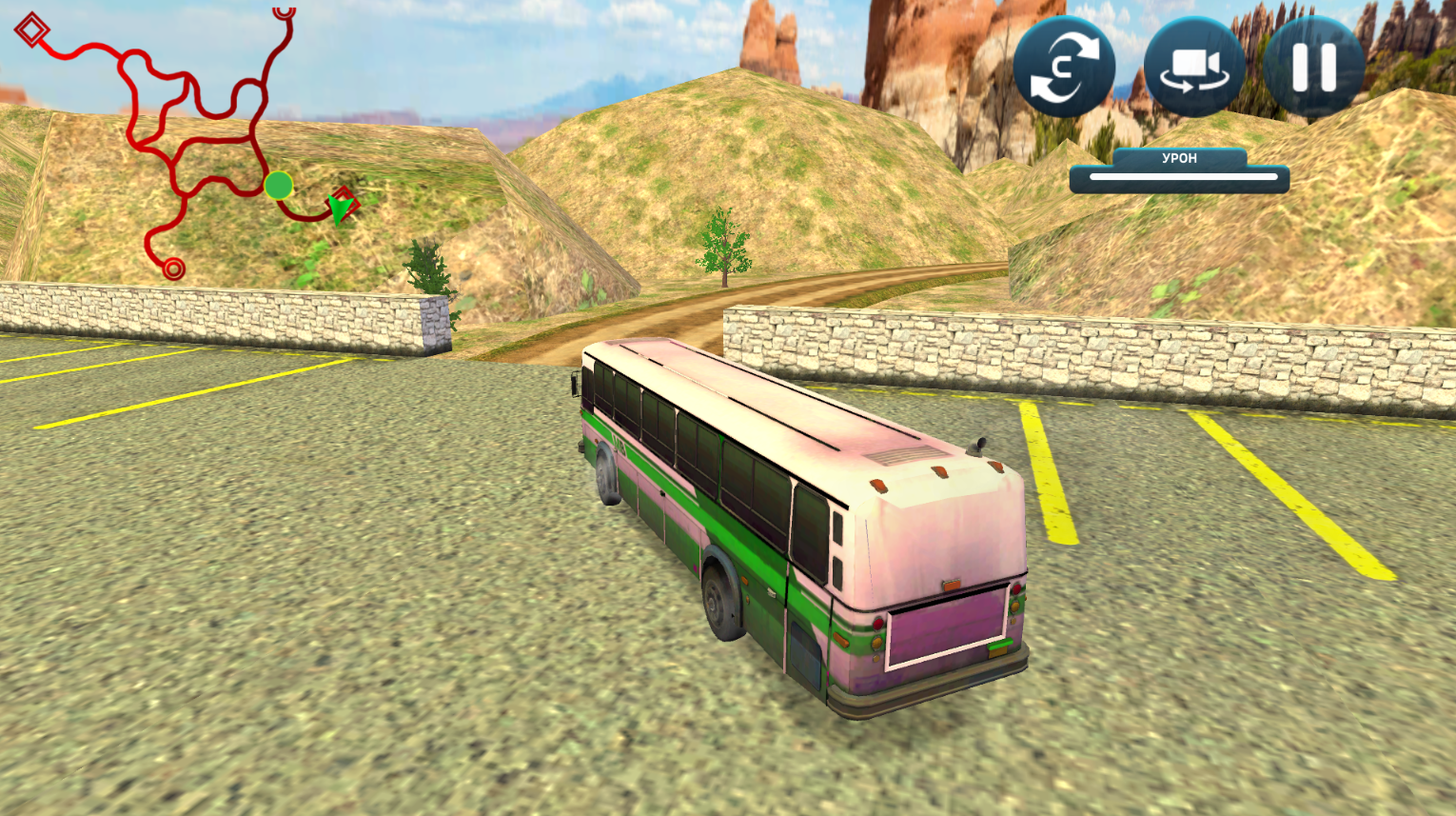Activate vehicle repair by tapping the recycle arrows

point(1063,67)
